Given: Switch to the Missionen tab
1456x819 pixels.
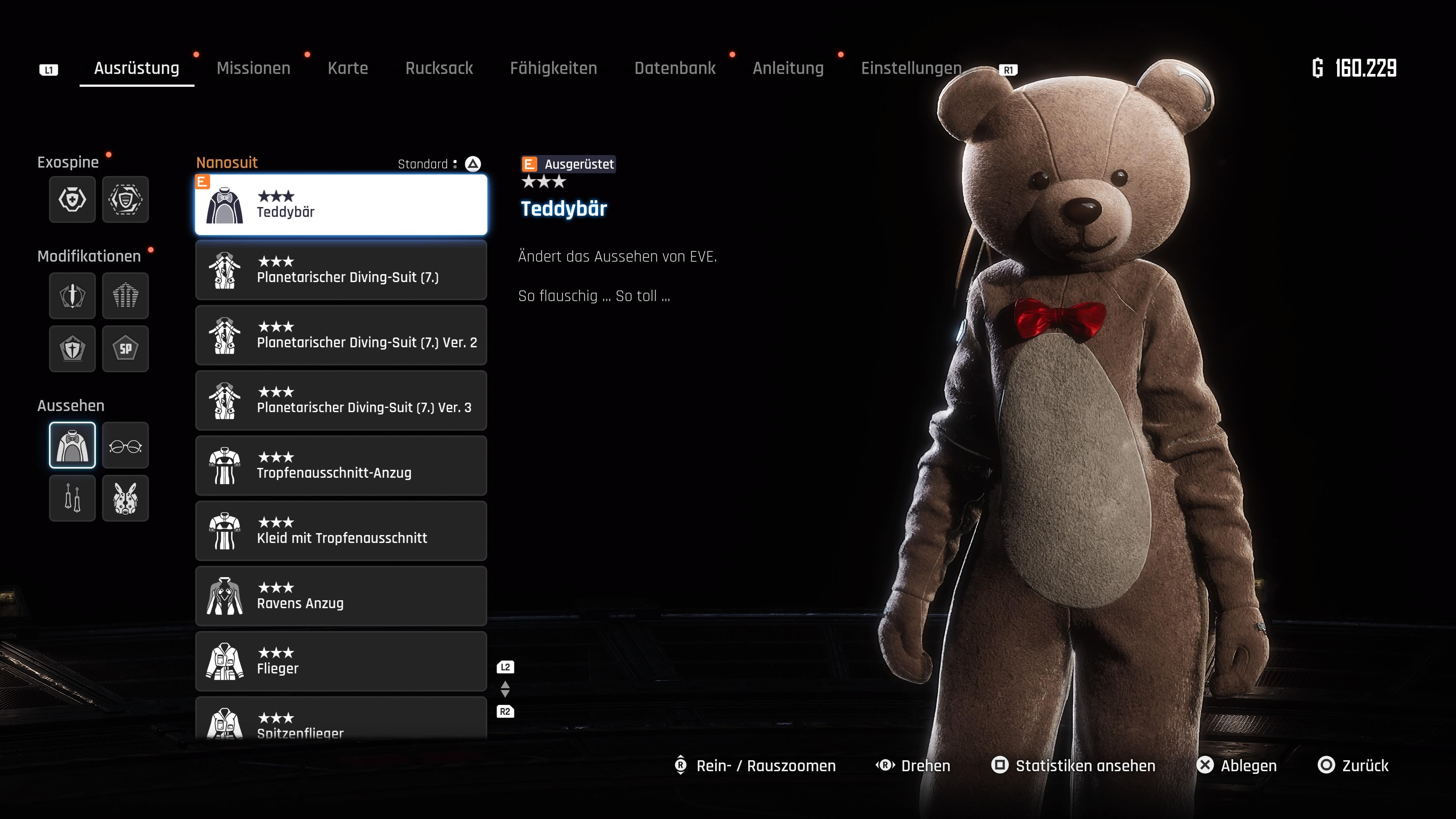Looking at the screenshot, I should tap(253, 68).
